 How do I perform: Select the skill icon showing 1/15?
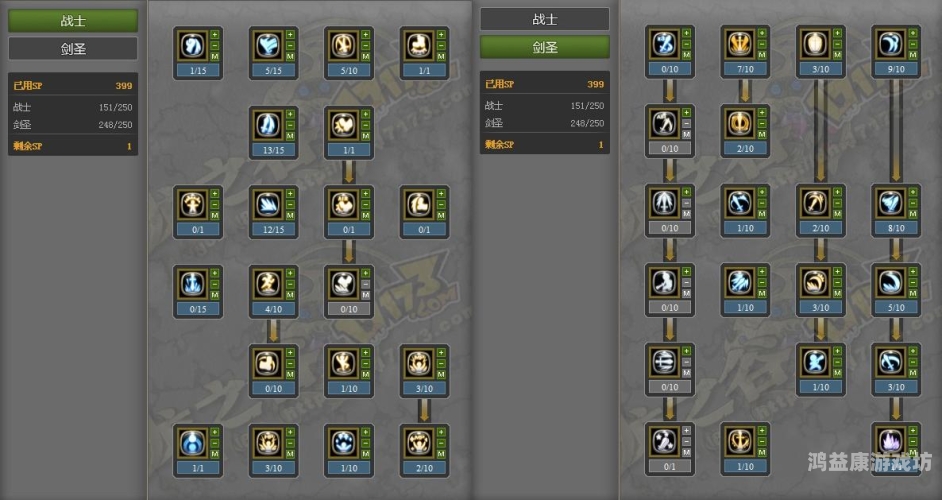pyautogui.click(x=191, y=45)
